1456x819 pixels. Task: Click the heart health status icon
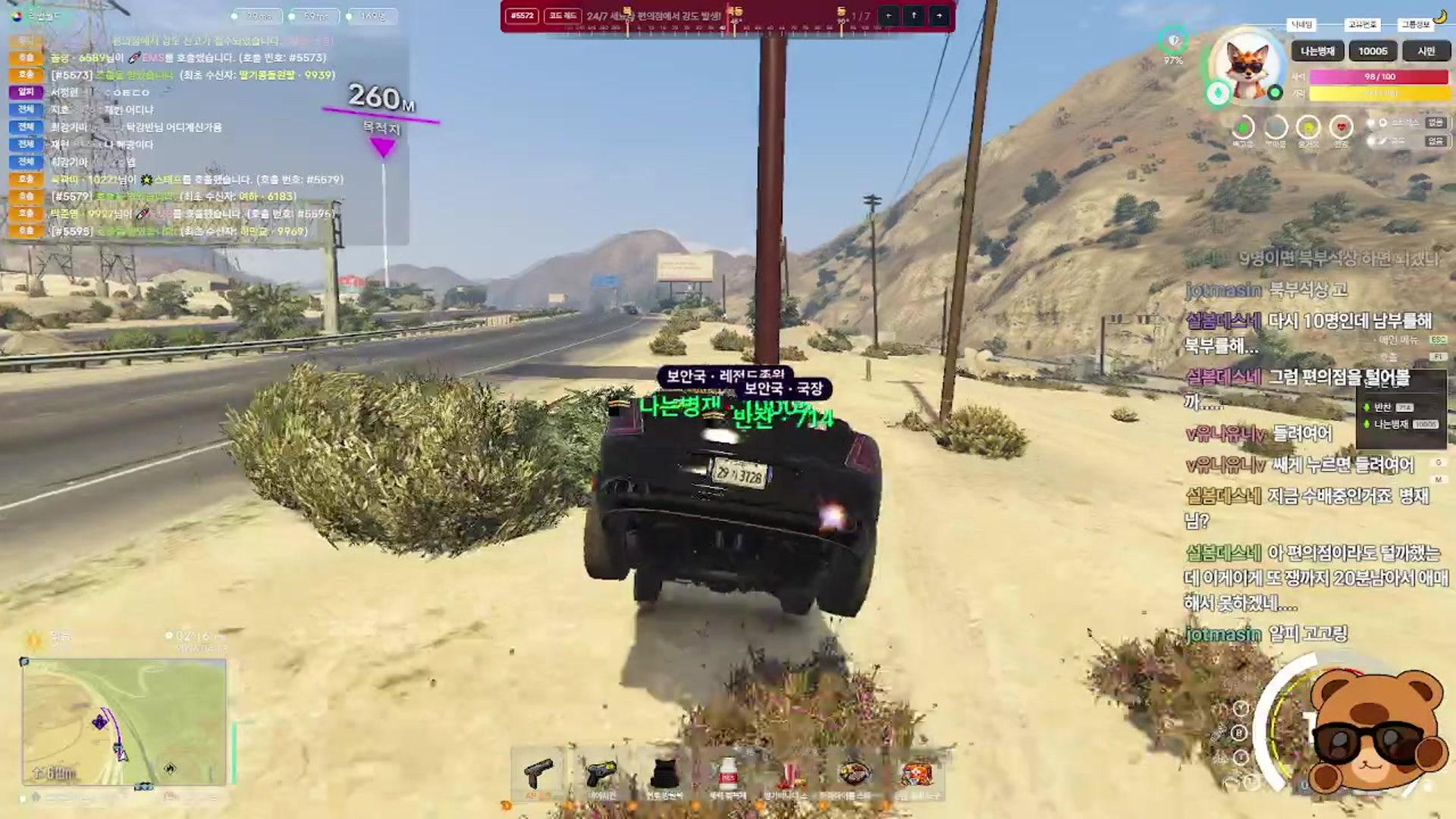point(1341,127)
